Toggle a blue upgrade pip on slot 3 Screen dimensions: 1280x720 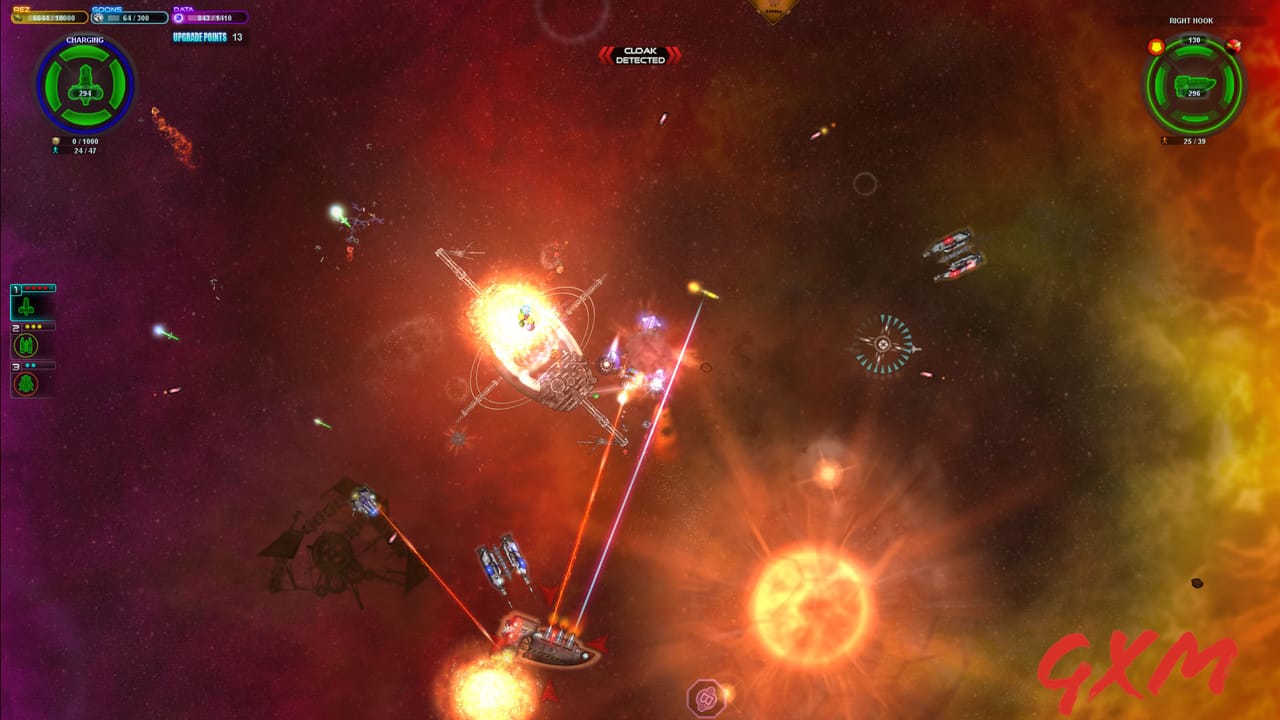pyautogui.click(x=28, y=365)
